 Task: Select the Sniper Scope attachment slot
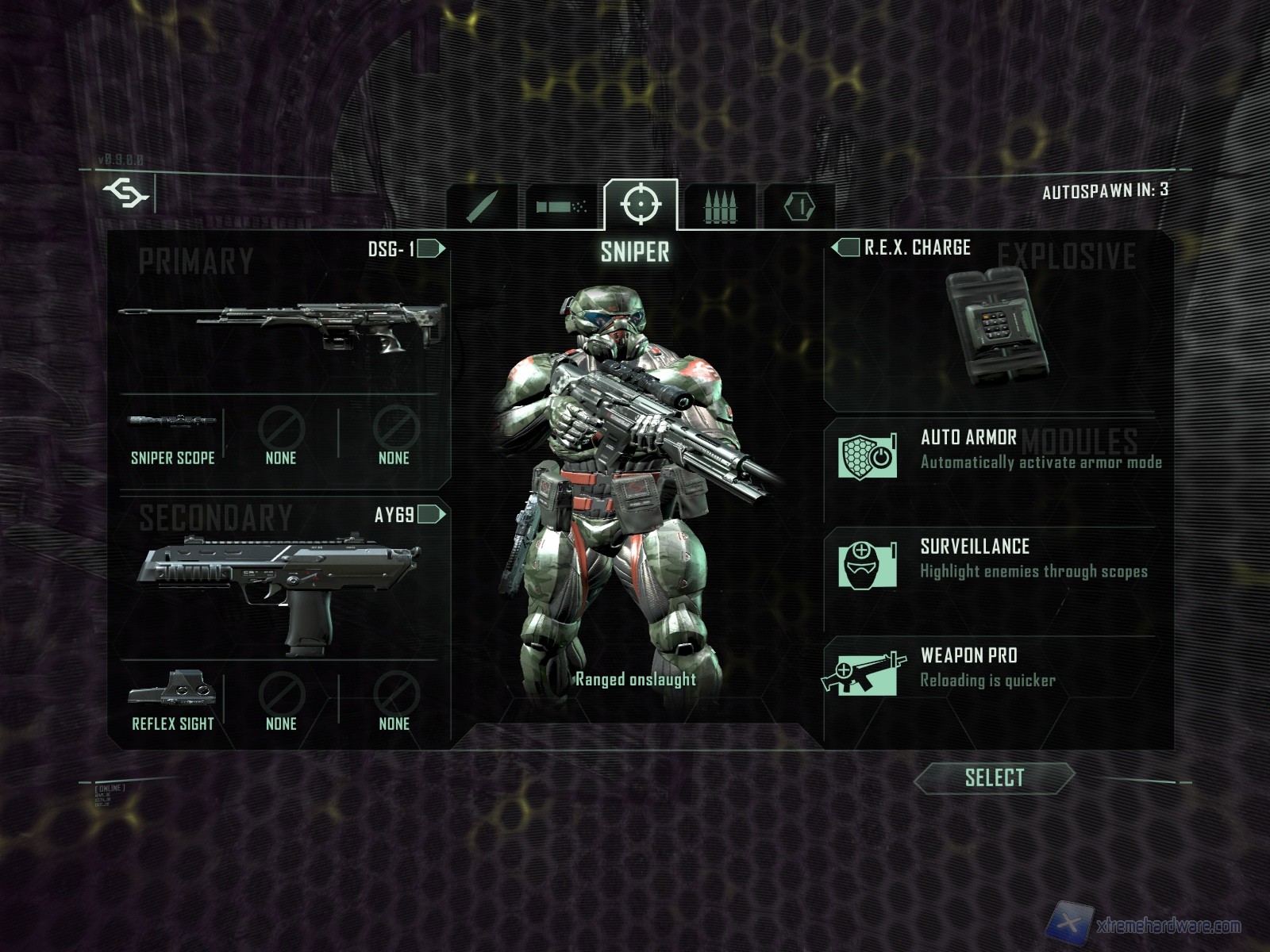(172, 436)
